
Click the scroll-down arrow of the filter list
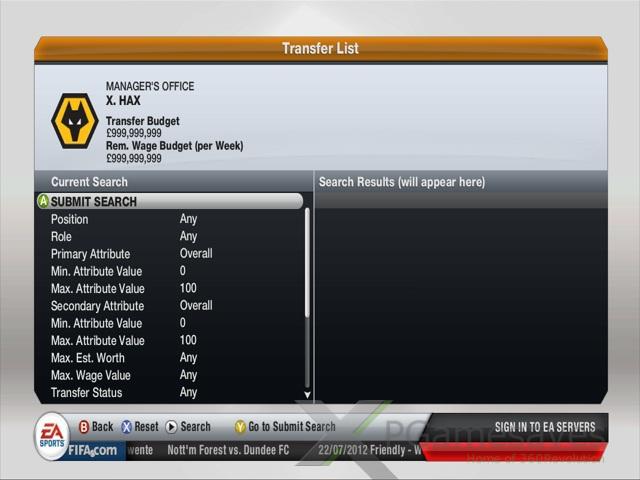tap(307, 395)
